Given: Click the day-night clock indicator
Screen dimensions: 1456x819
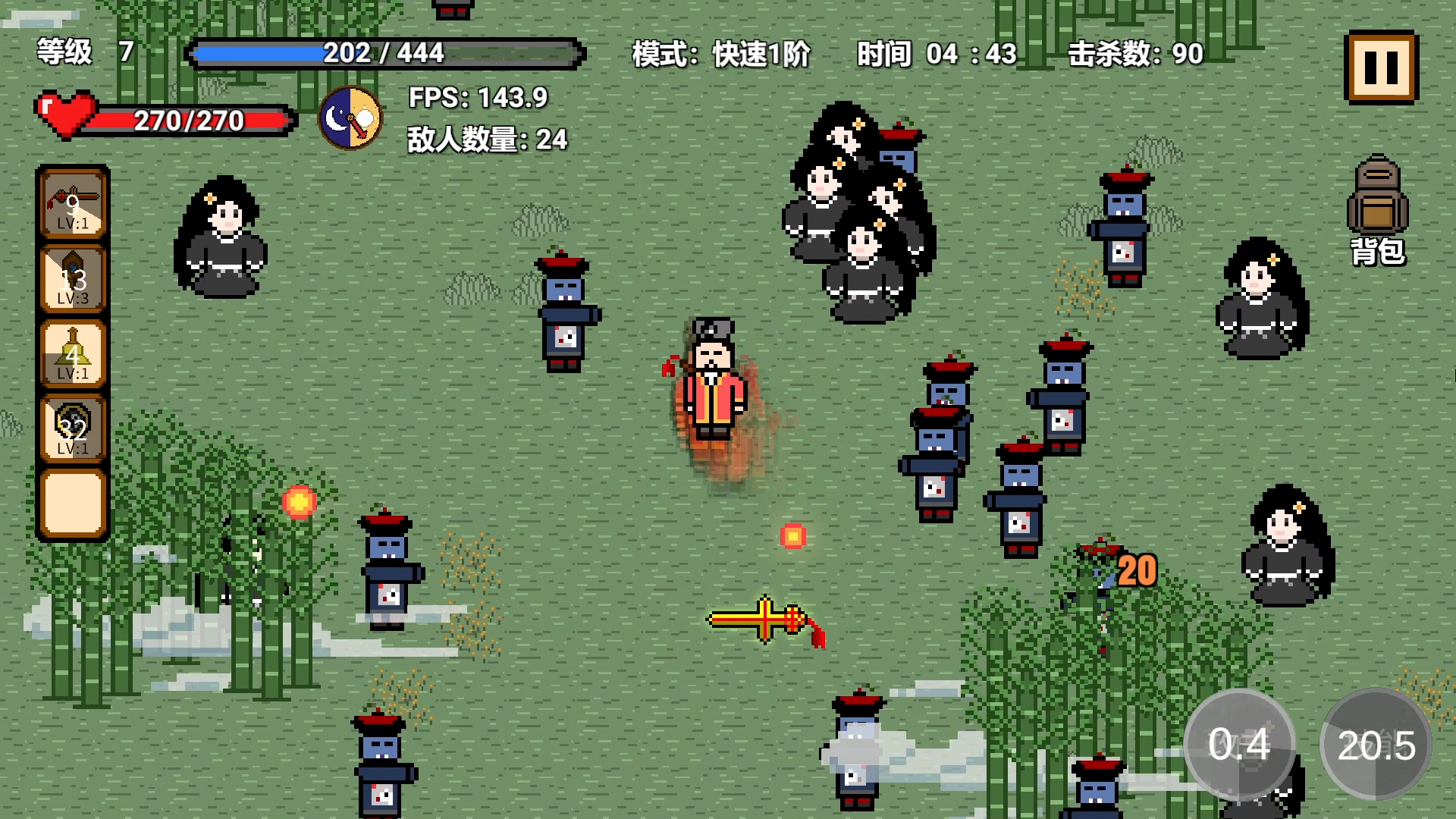Looking at the screenshot, I should (350, 119).
